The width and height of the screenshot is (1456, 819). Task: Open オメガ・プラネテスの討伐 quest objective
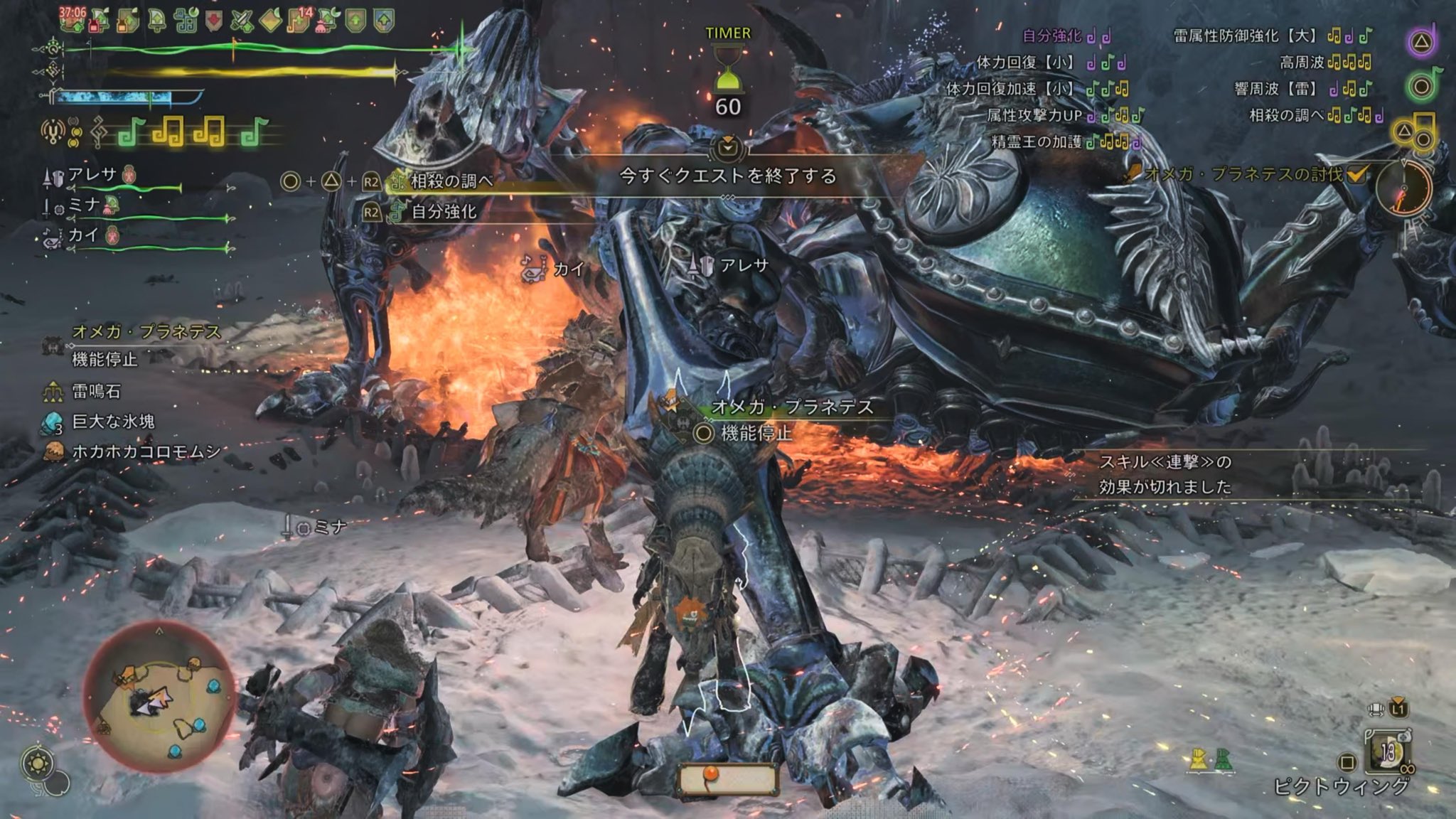pyautogui.click(x=1243, y=174)
